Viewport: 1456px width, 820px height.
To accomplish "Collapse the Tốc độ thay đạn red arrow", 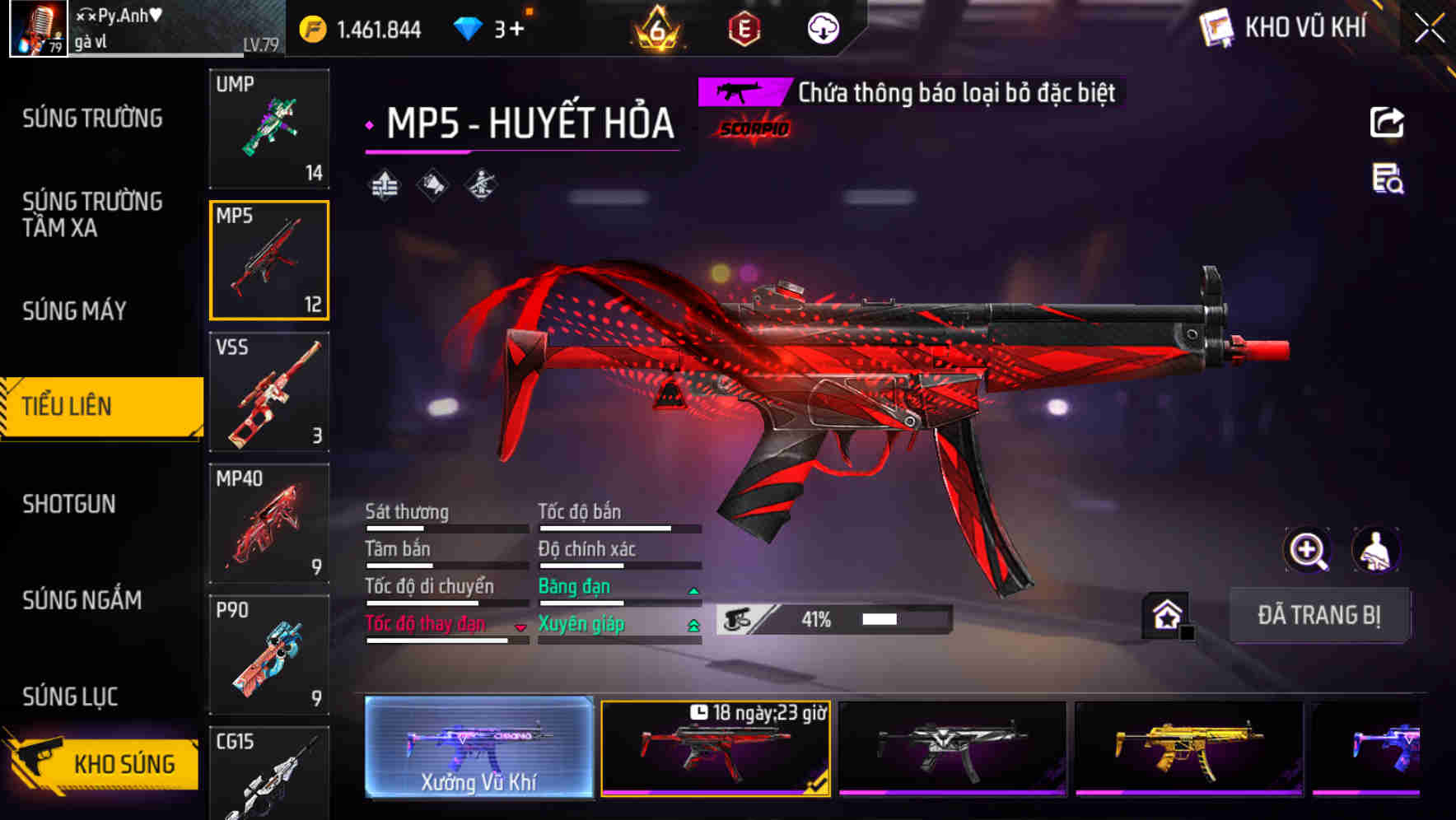I will 520,627.
